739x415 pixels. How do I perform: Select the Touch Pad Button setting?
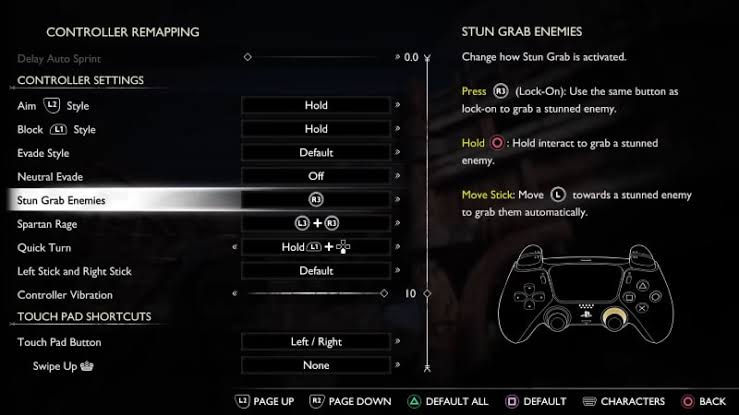[x=316, y=342]
